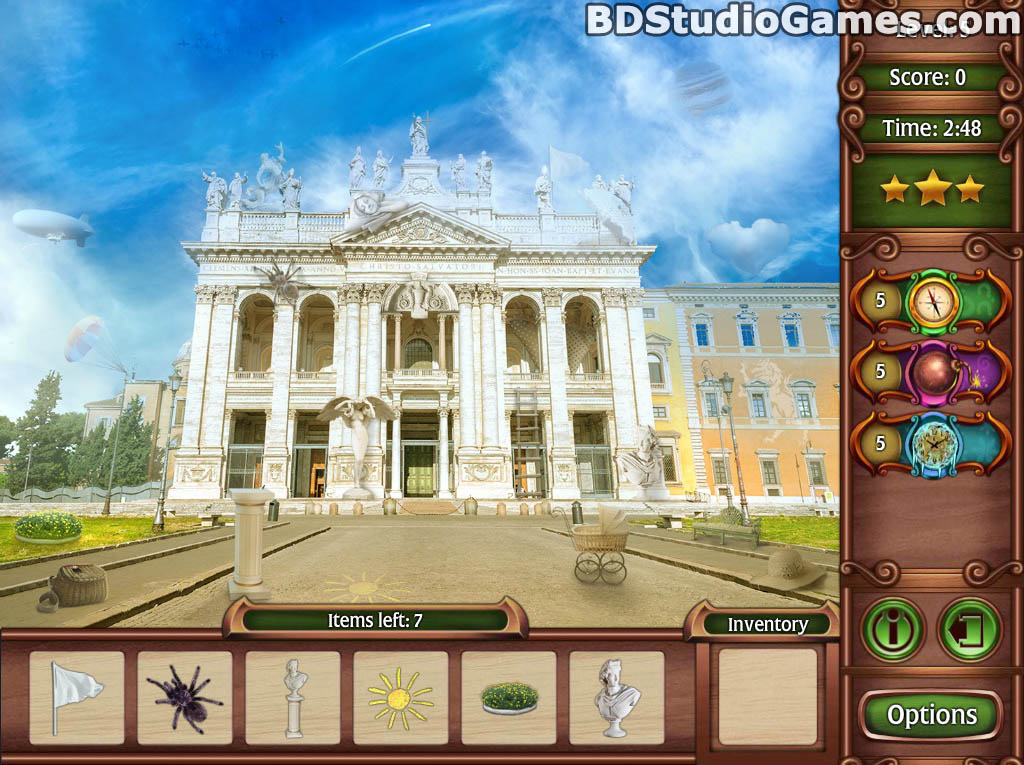Select the purple spider item tile
This screenshot has width=1024, height=765.
185,697
